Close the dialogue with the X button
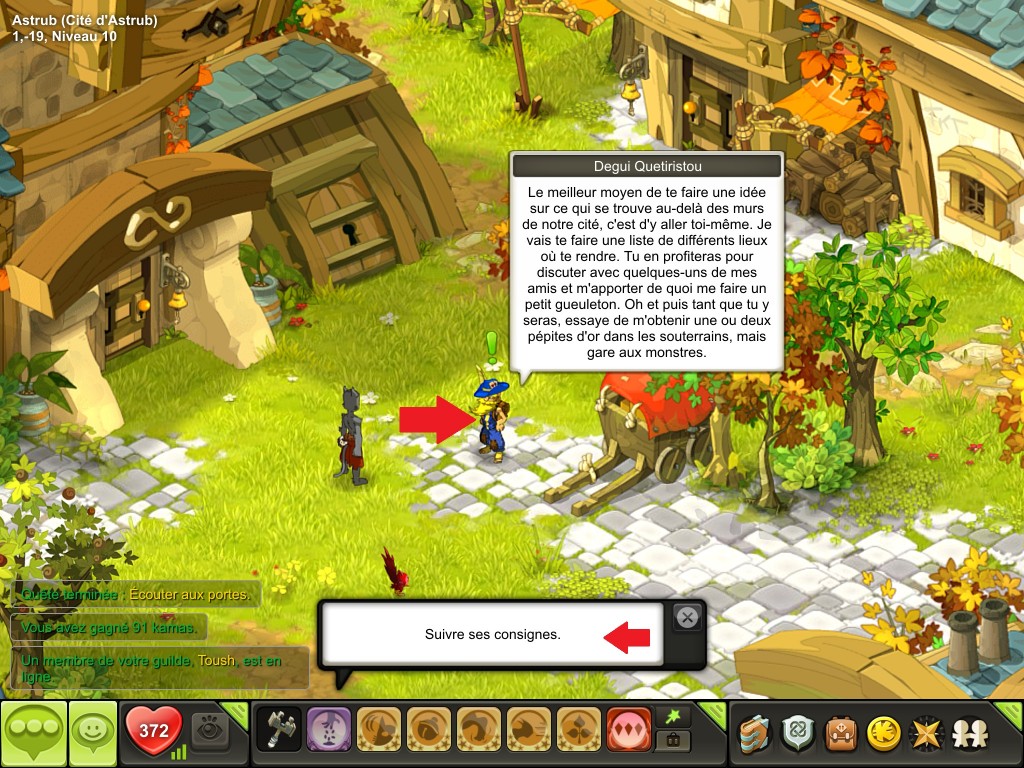The height and width of the screenshot is (768, 1024). pyautogui.click(x=687, y=618)
